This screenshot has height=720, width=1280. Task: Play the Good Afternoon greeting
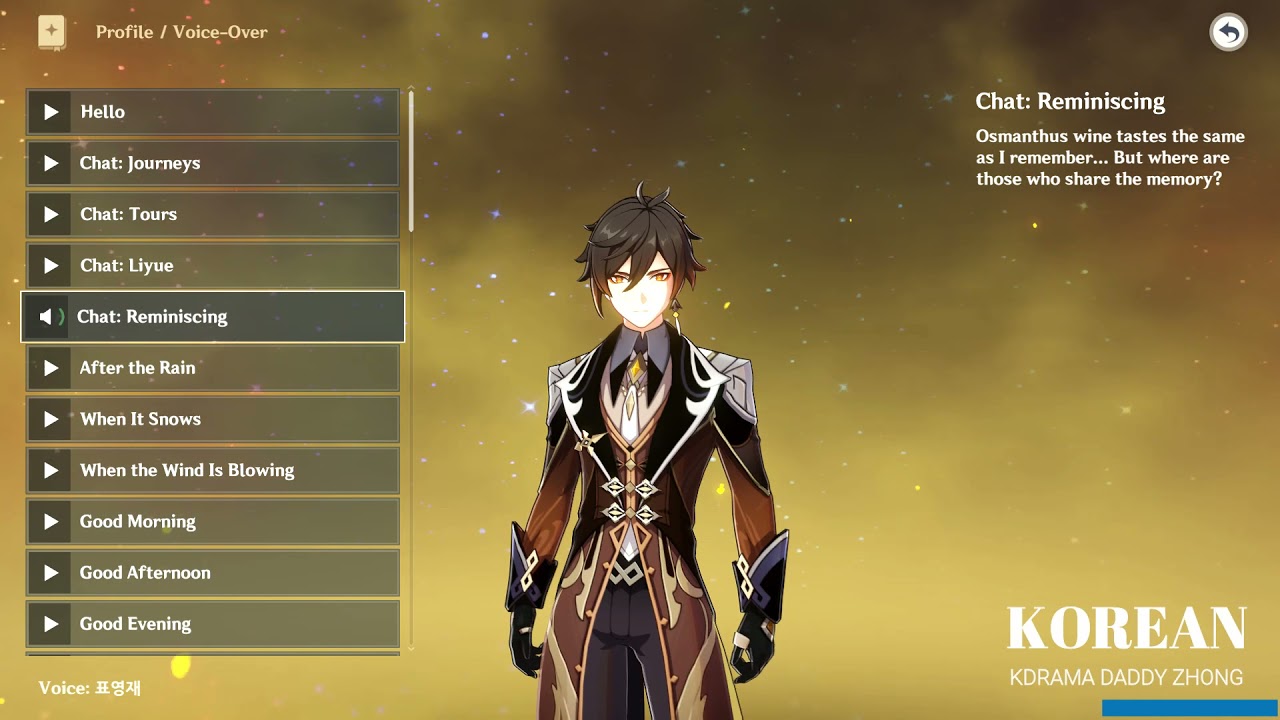click(x=212, y=573)
